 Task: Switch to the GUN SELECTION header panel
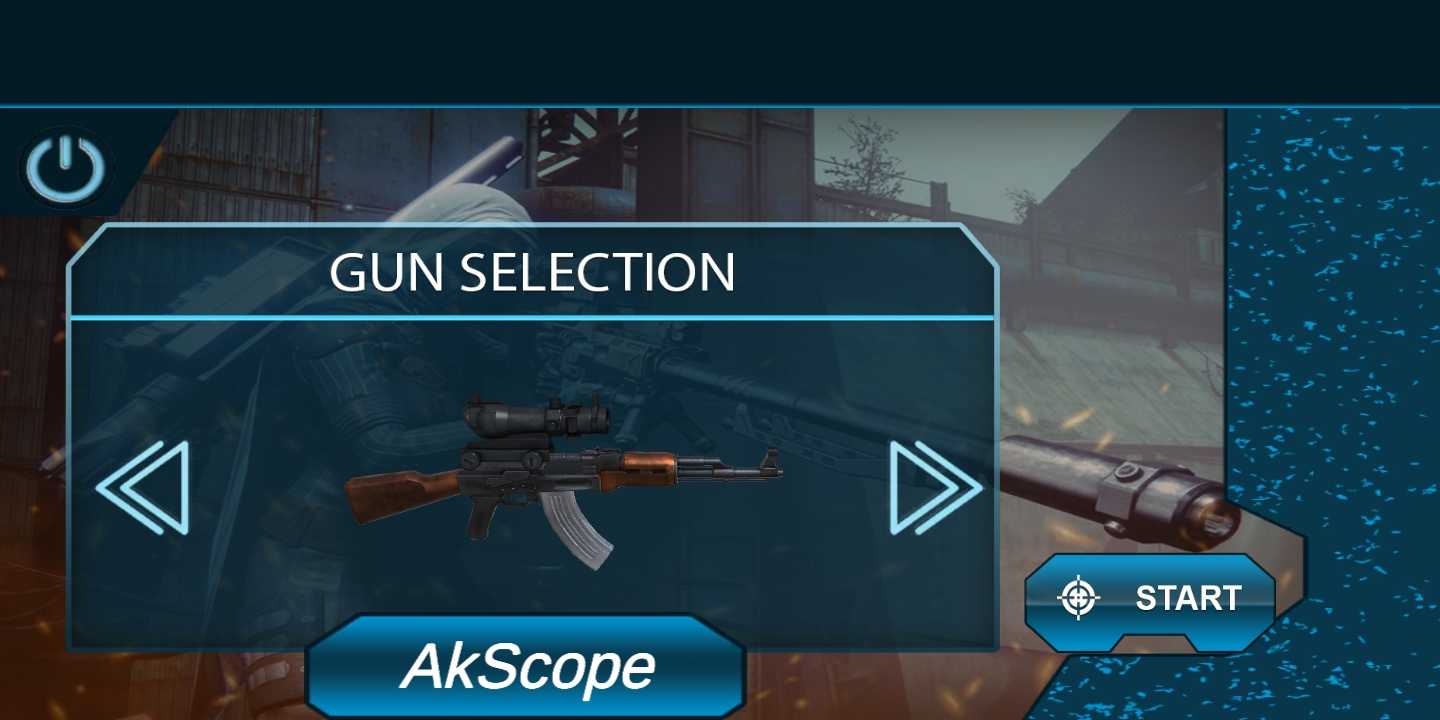coord(533,272)
